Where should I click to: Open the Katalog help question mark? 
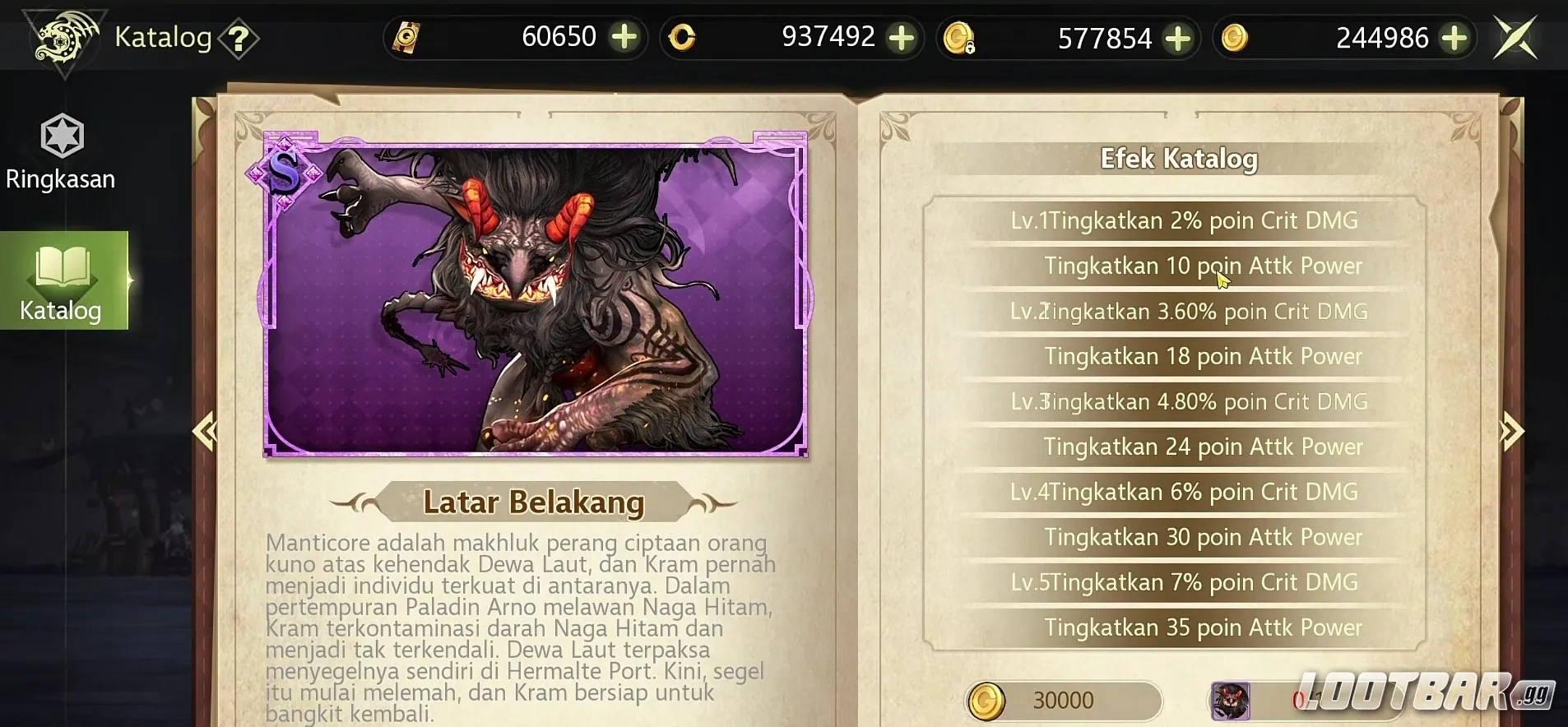pyautogui.click(x=239, y=38)
